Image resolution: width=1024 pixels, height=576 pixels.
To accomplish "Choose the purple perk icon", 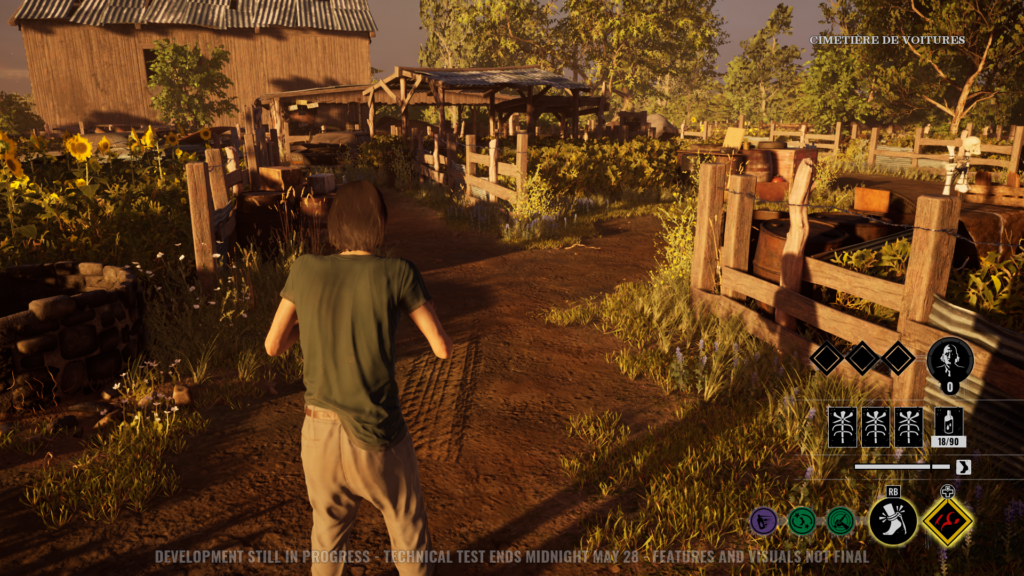I will [763, 521].
